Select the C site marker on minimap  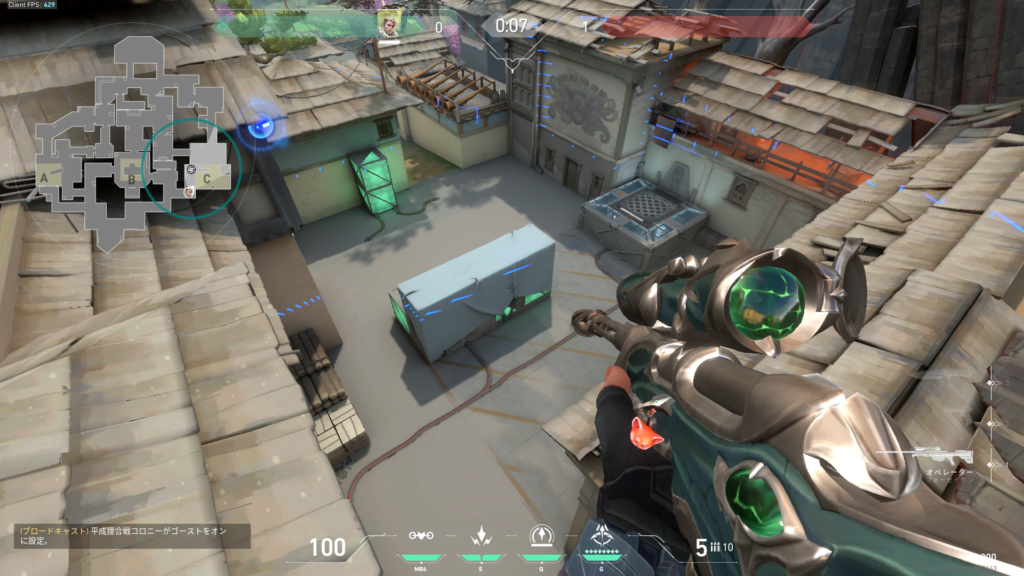point(206,179)
